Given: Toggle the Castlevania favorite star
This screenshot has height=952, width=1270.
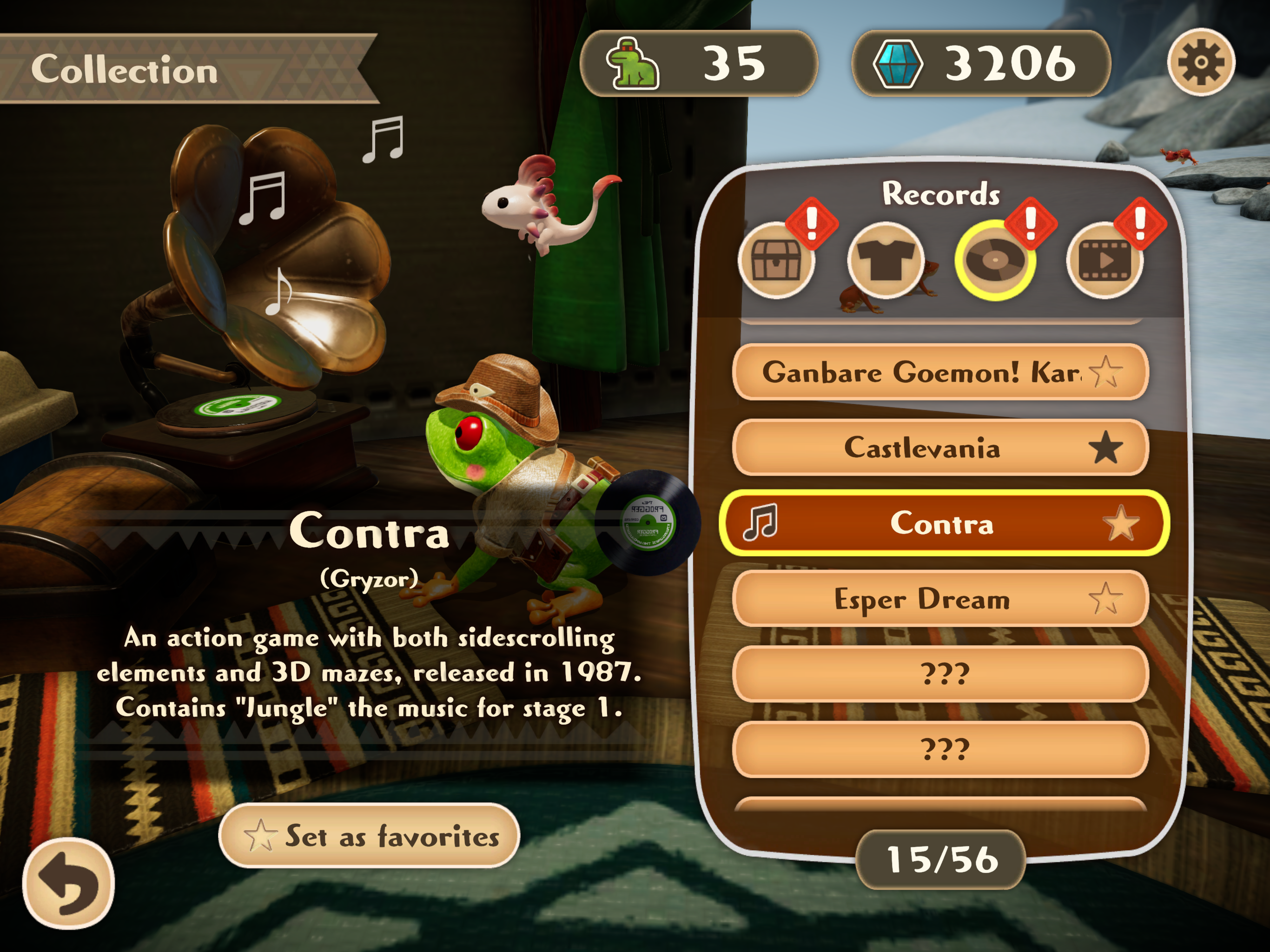Looking at the screenshot, I should click(1105, 448).
